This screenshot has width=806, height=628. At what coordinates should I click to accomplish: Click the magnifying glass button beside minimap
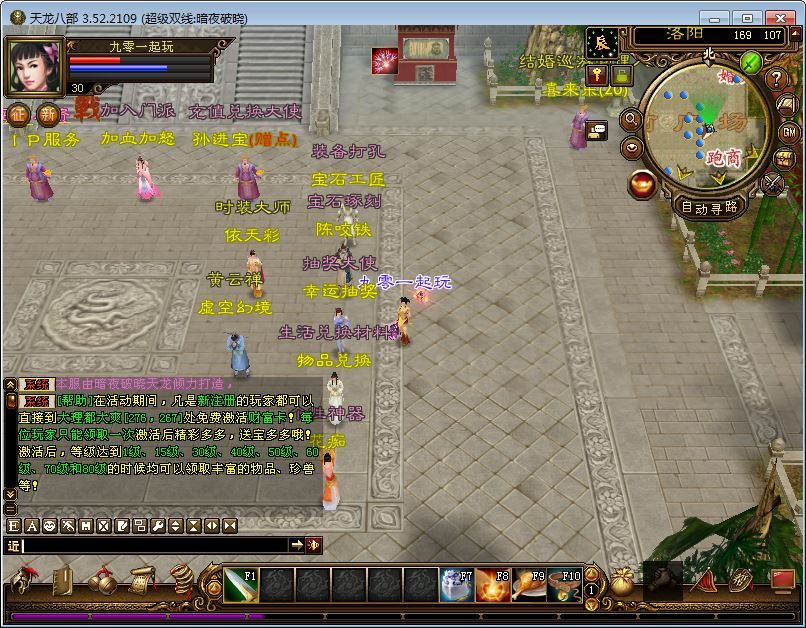point(632,119)
